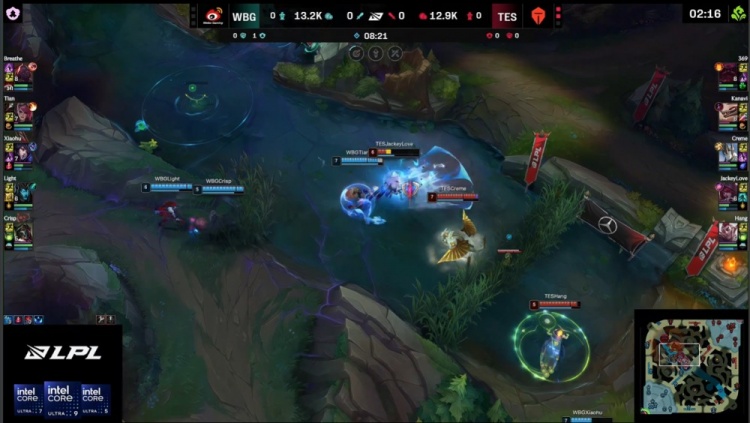Select 369's champion portrait
The width and height of the screenshot is (750, 423).
click(728, 75)
